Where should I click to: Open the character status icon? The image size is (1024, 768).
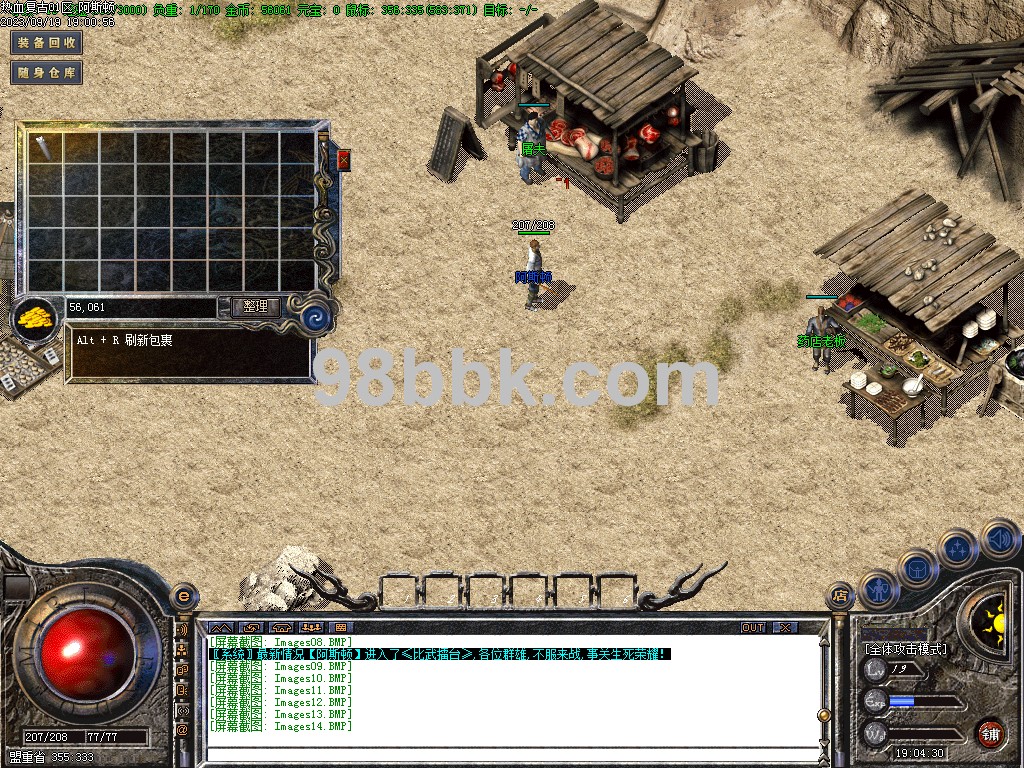pos(878,590)
